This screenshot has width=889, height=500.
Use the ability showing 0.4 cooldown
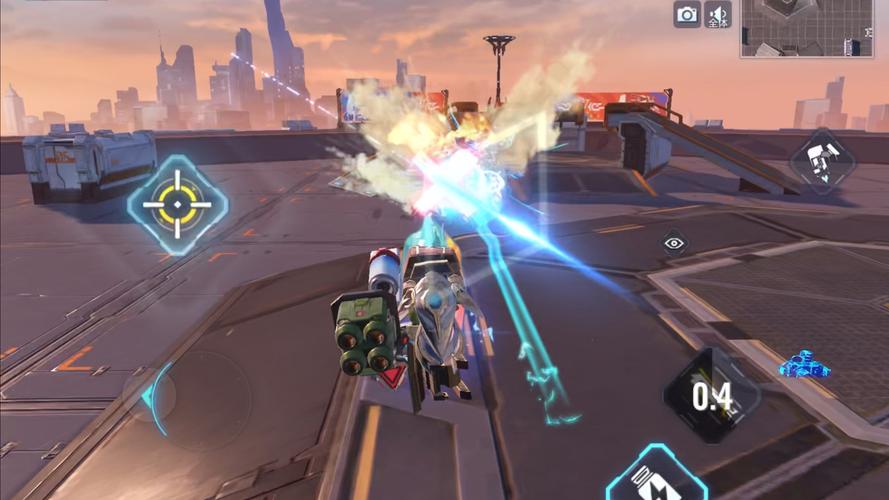(711, 396)
